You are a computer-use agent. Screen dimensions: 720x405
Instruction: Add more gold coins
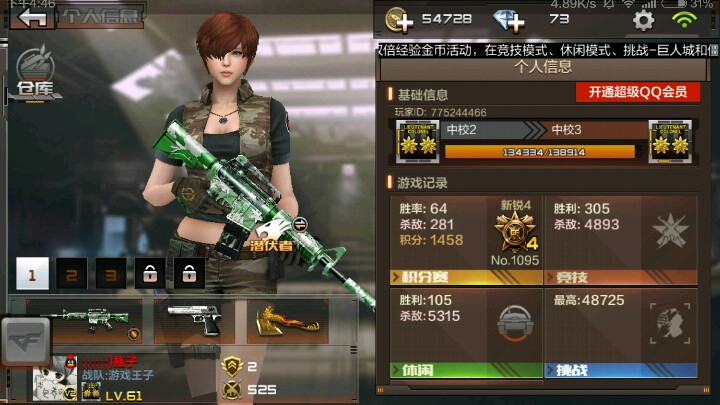click(401, 20)
